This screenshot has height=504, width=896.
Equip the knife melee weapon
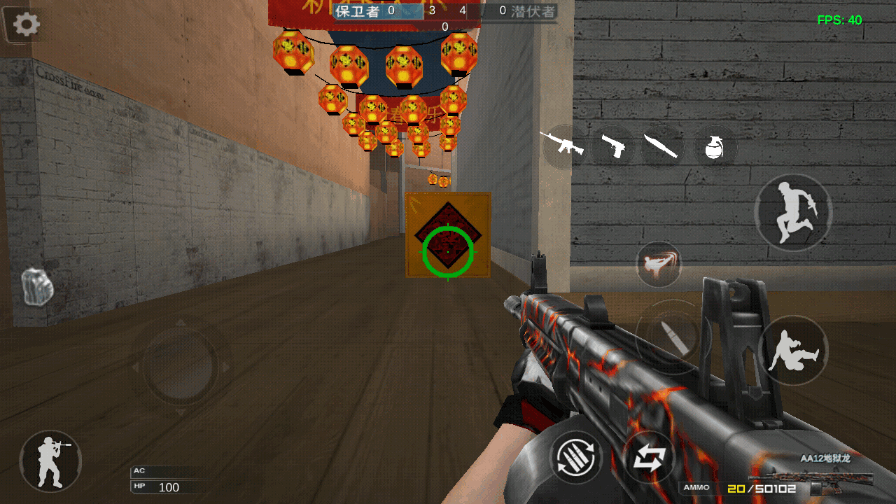[661, 146]
